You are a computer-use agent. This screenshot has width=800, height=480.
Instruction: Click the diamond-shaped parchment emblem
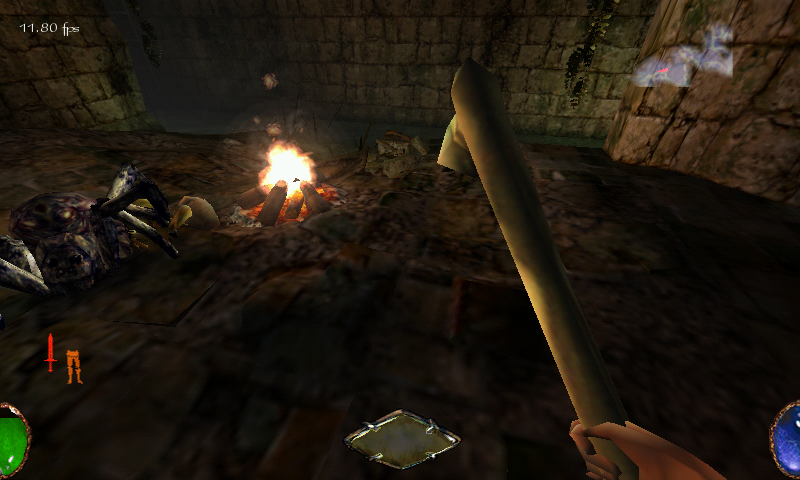coord(402,438)
